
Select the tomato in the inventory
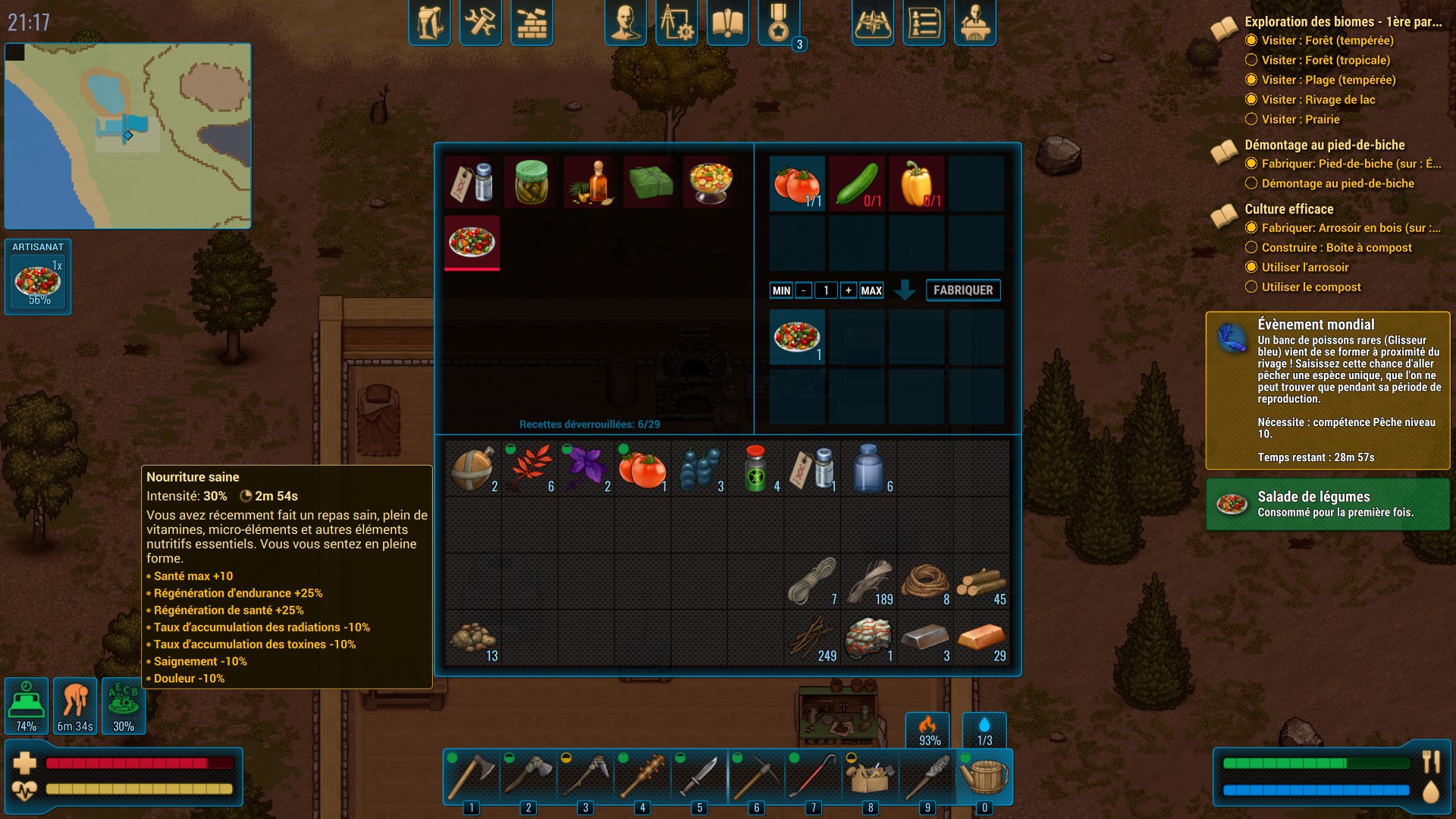642,469
